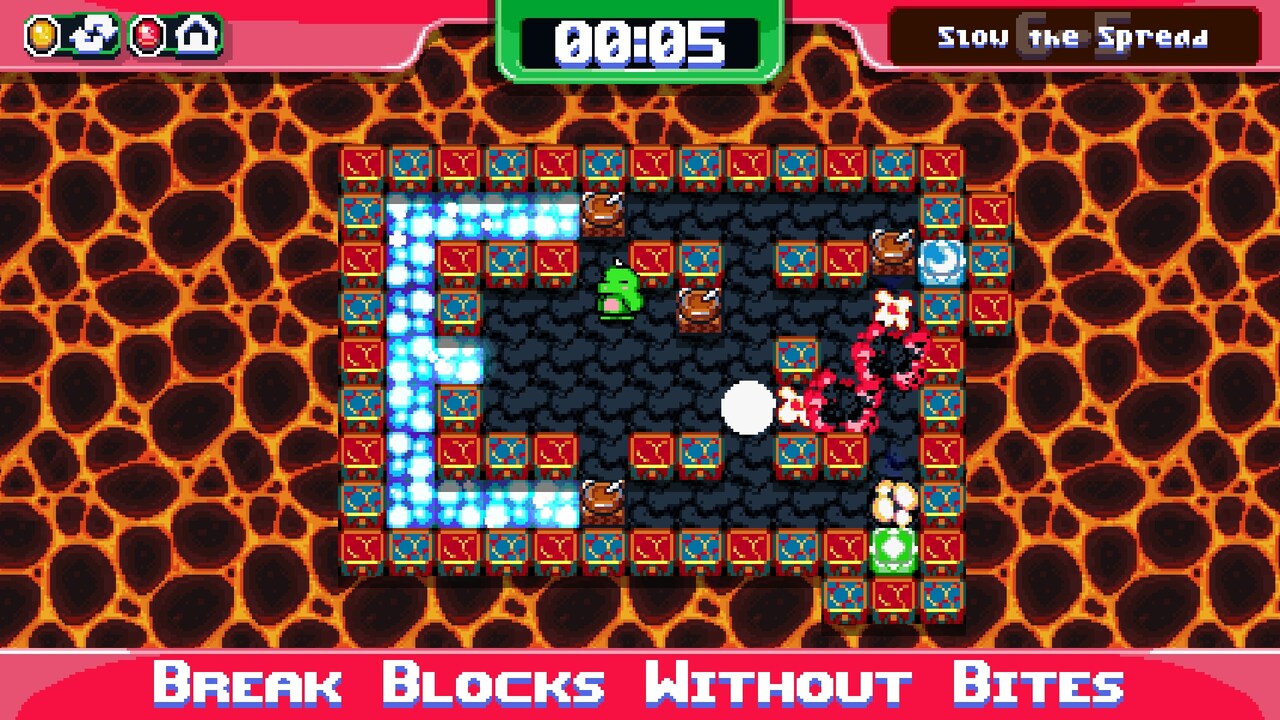Click the acorn block beside the character

click(702, 310)
